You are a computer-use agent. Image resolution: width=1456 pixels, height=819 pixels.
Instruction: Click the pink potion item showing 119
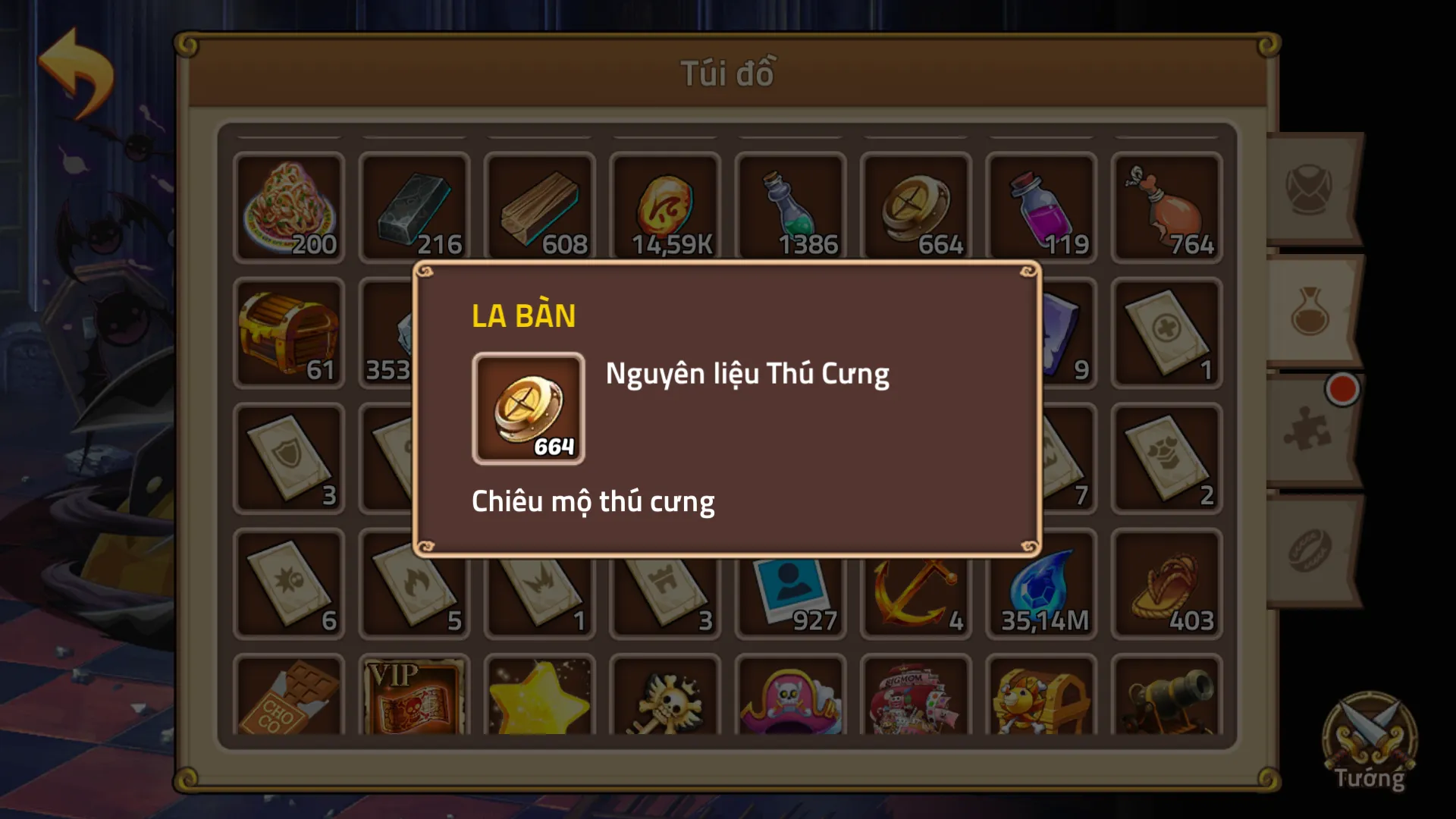pyautogui.click(x=1041, y=206)
